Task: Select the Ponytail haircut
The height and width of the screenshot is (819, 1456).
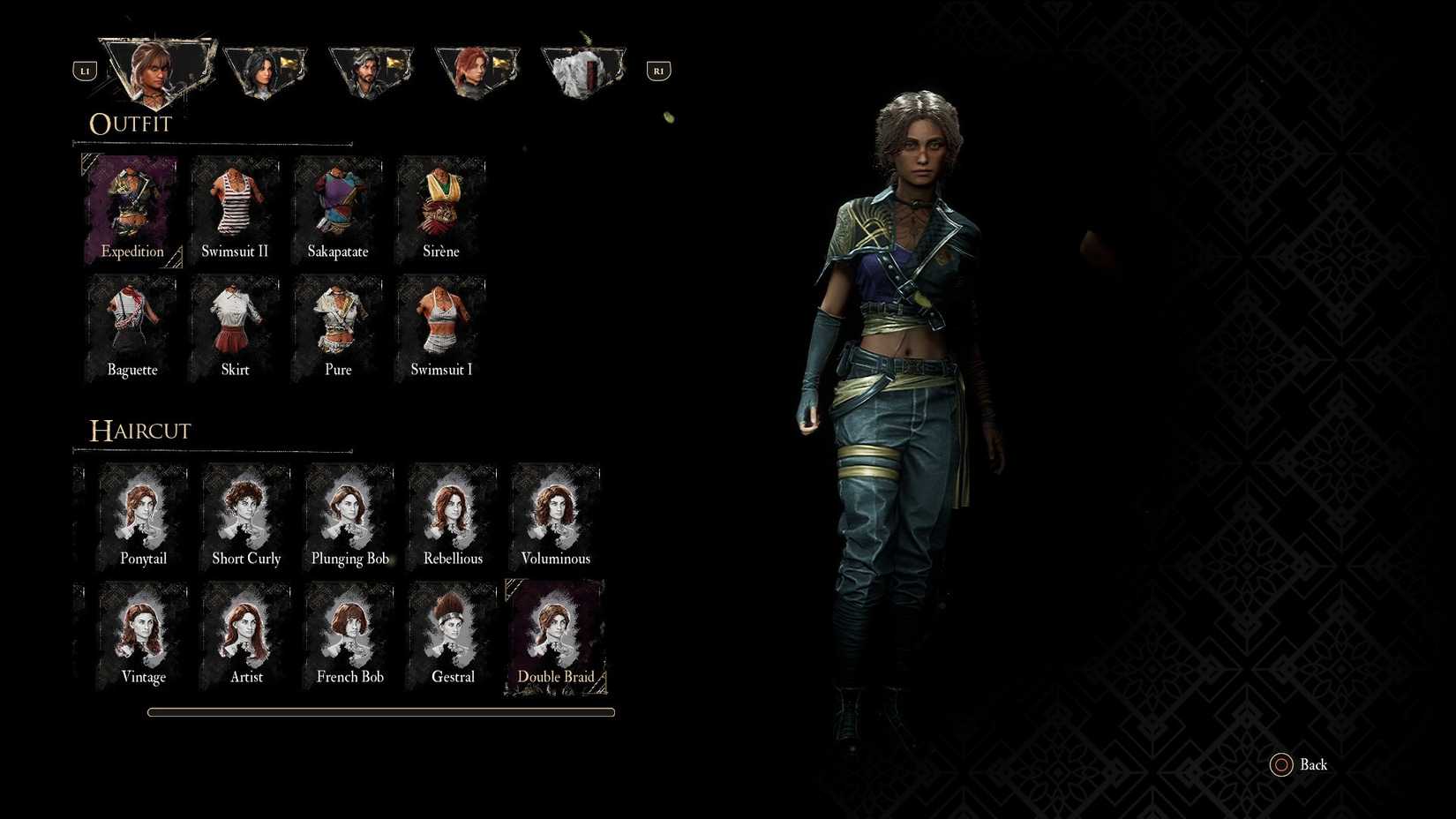Action: tap(143, 512)
